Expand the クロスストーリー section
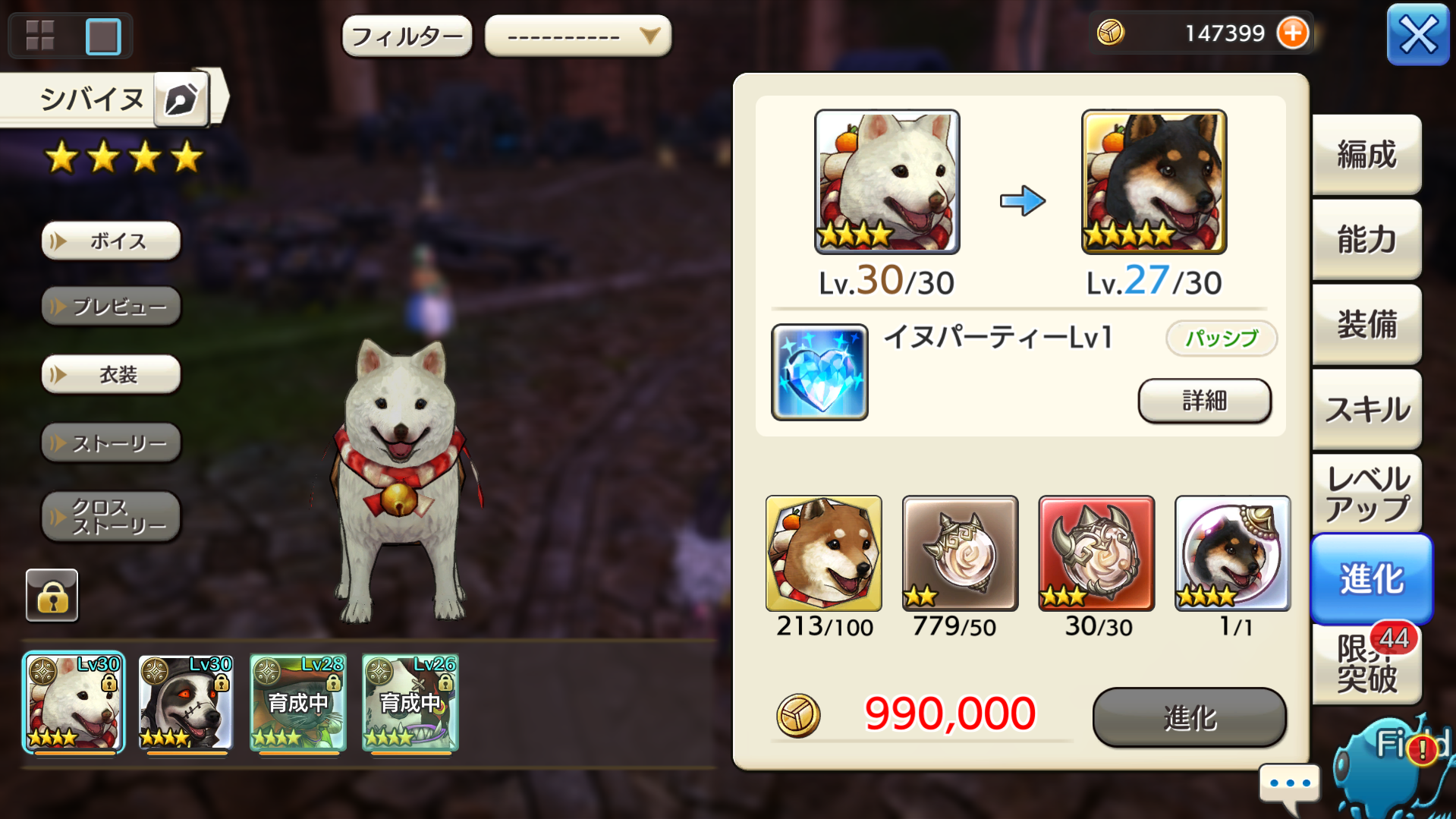Viewport: 1456px width, 819px height. [110, 516]
